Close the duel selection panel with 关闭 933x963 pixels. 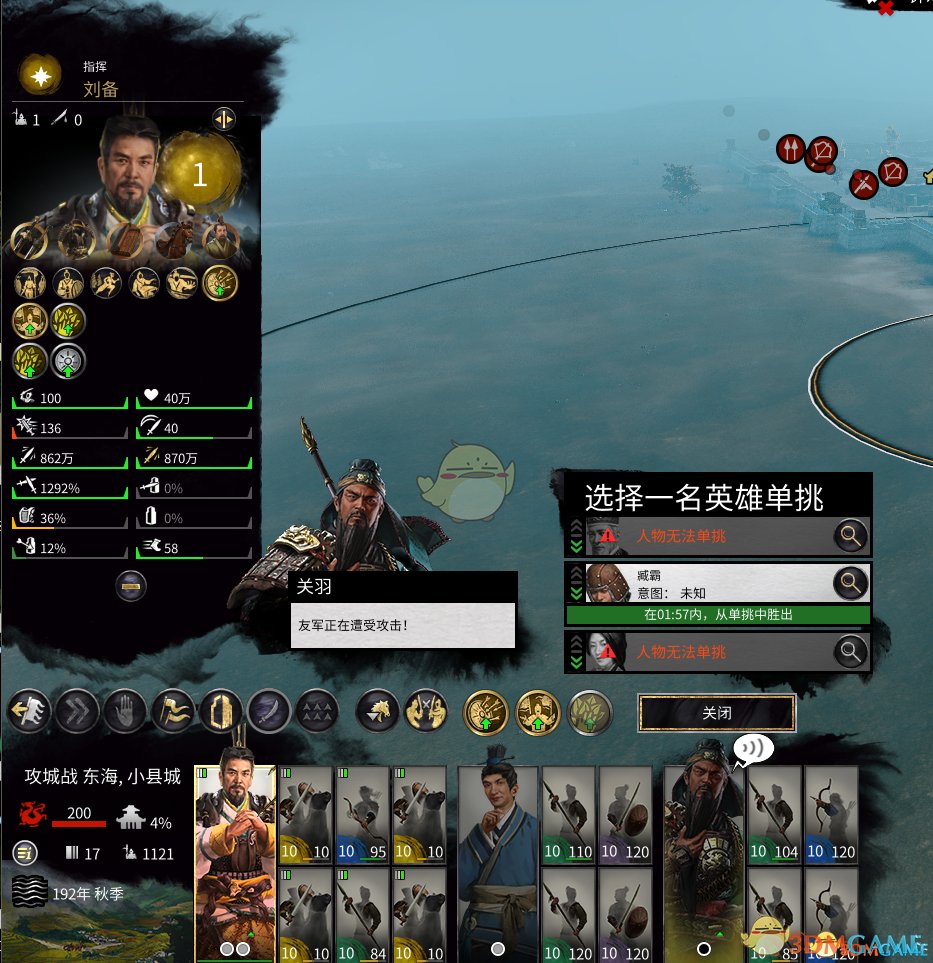717,713
